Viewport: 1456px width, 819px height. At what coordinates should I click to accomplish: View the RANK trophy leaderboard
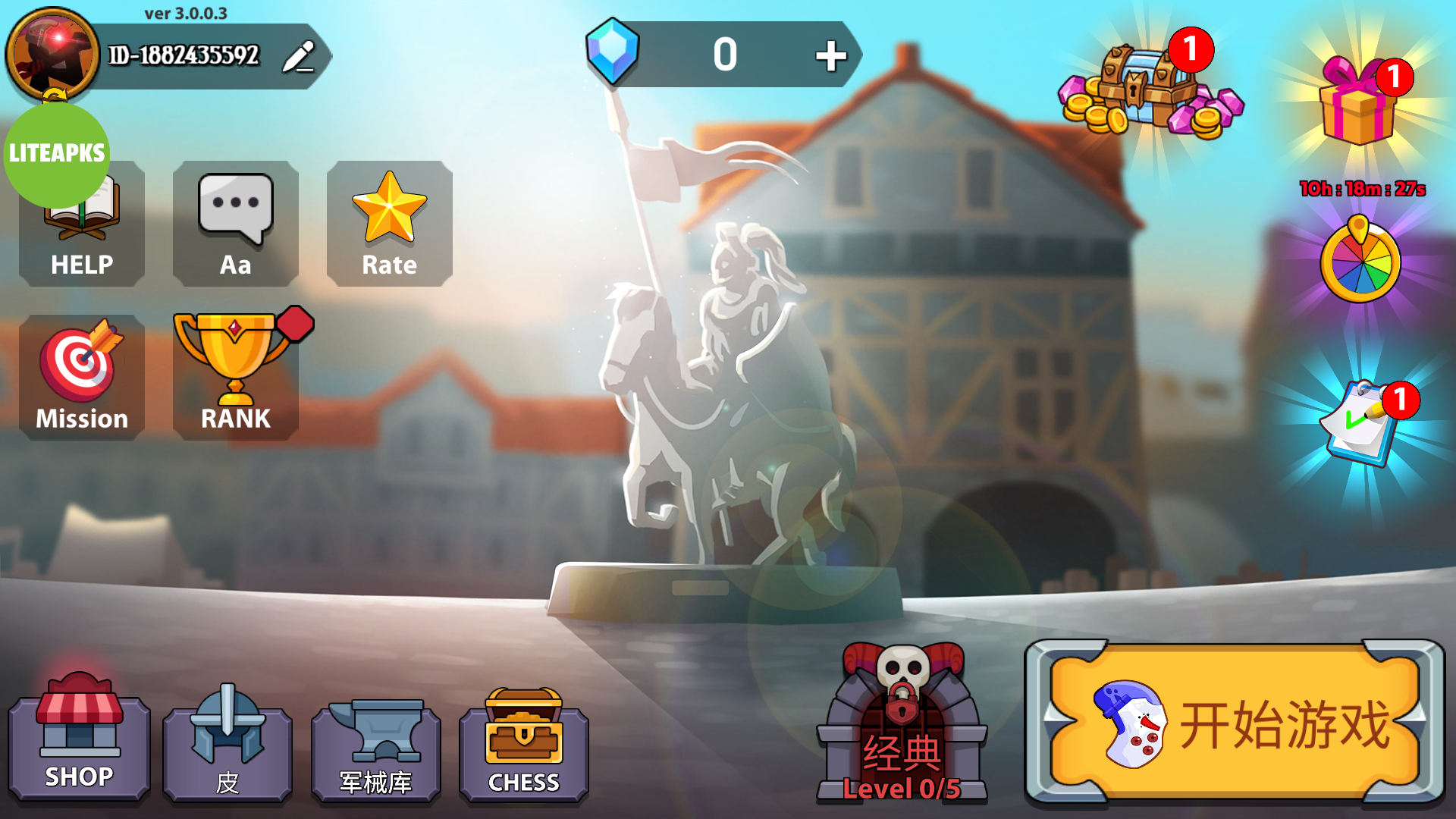[x=235, y=377]
